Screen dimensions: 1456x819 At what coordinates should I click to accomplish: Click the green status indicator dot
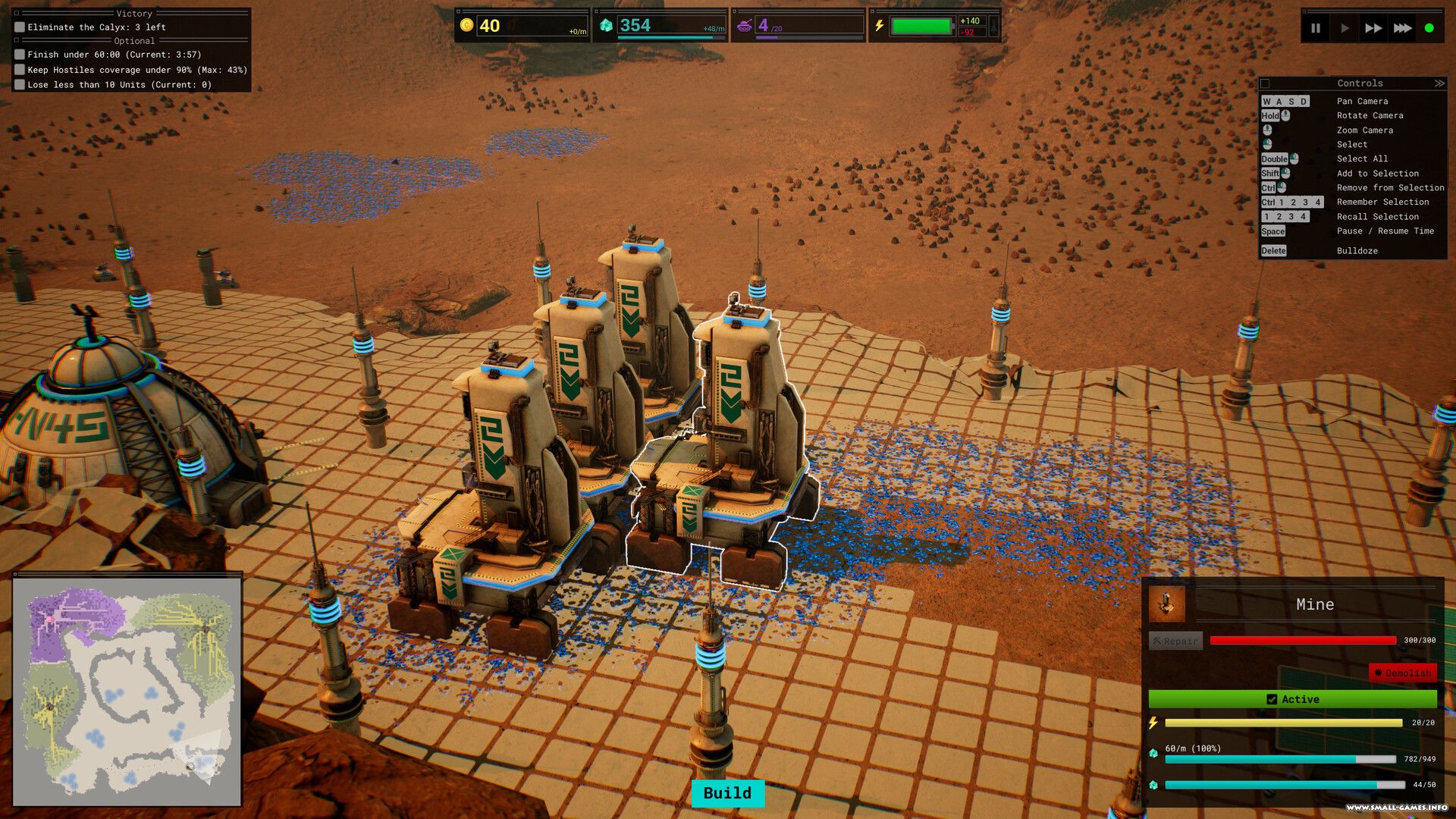click(1429, 28)
